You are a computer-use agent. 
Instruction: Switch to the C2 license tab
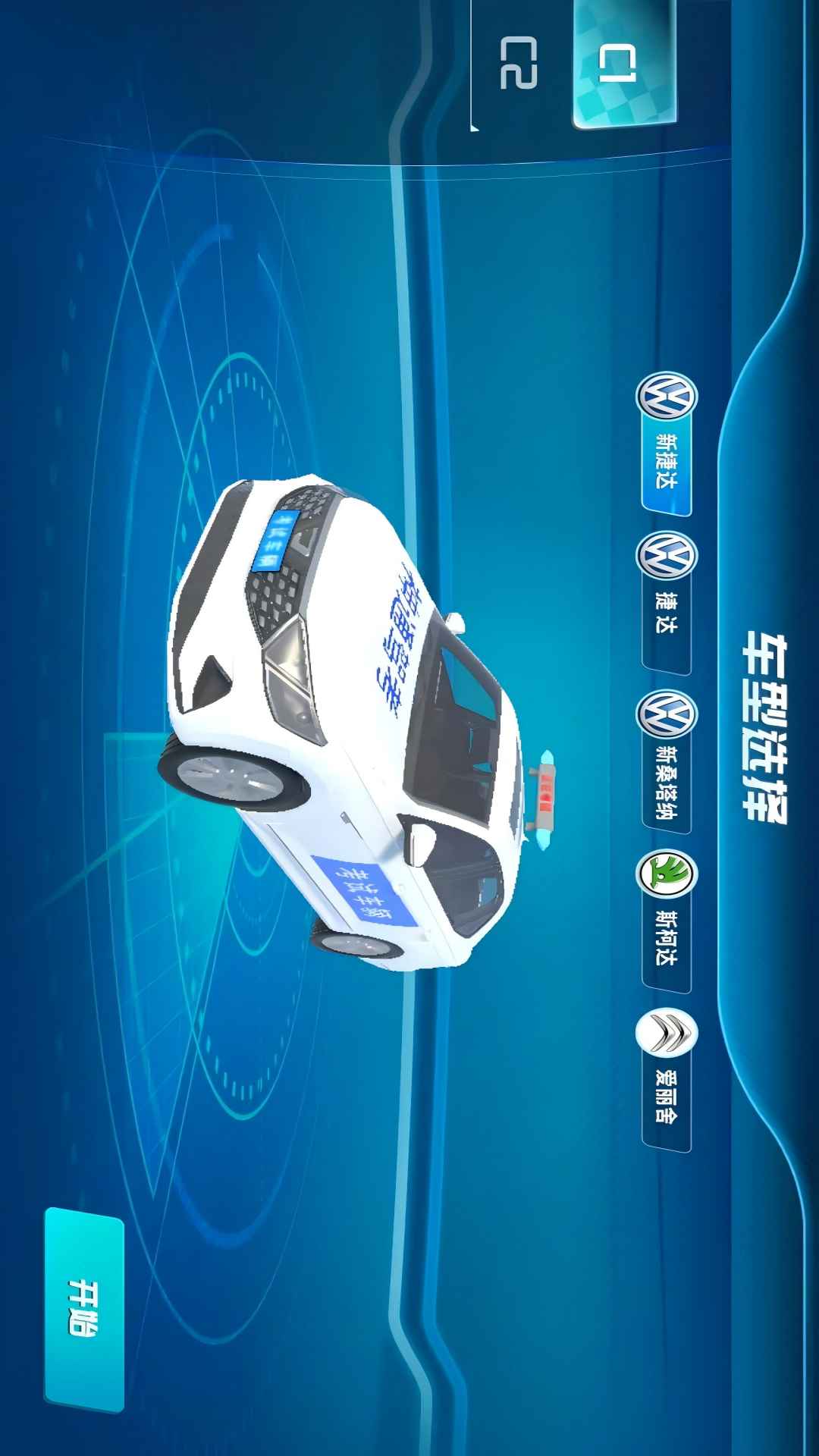(520, 65)
